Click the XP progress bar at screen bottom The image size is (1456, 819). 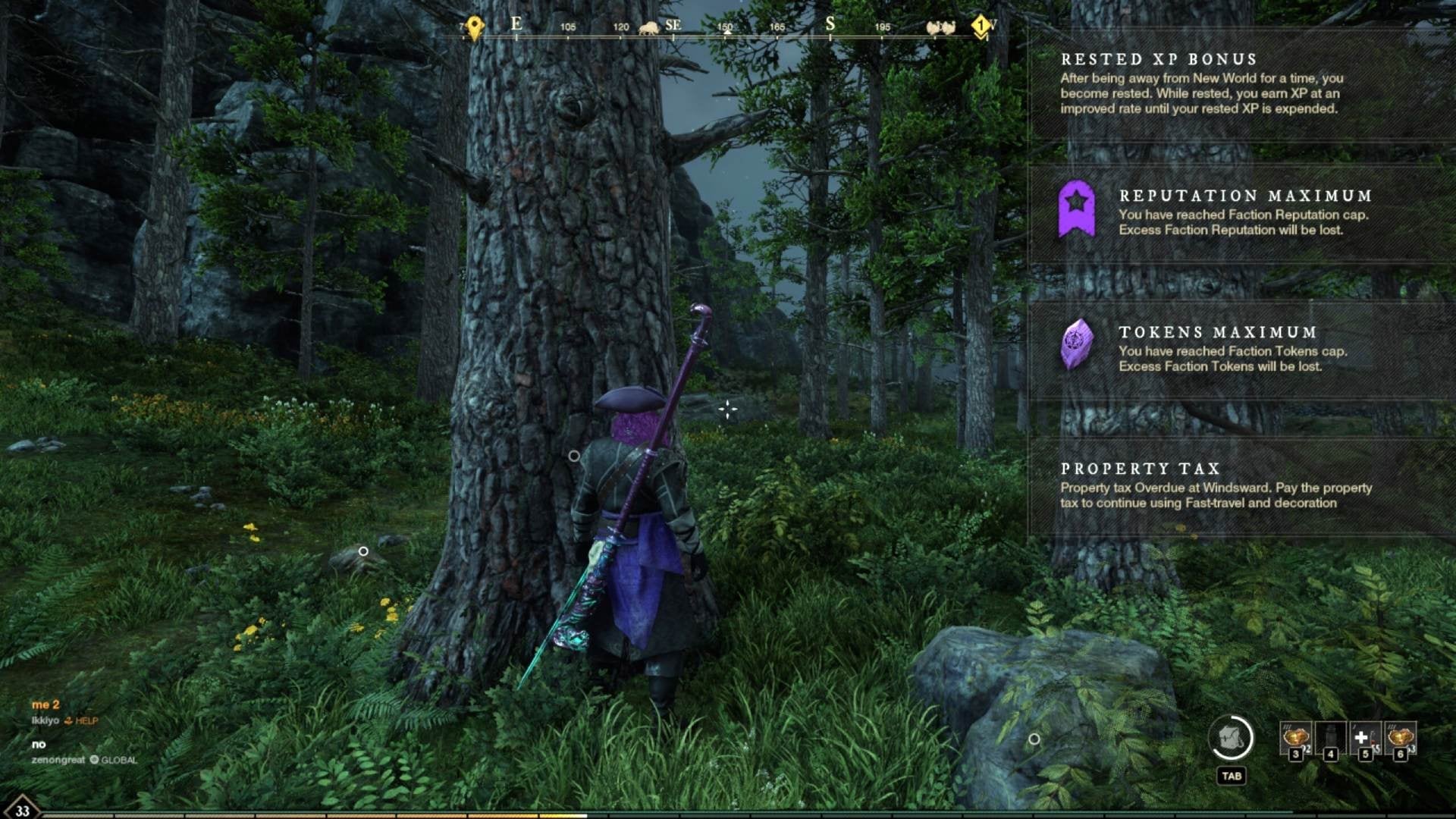[x=728, y=814]
